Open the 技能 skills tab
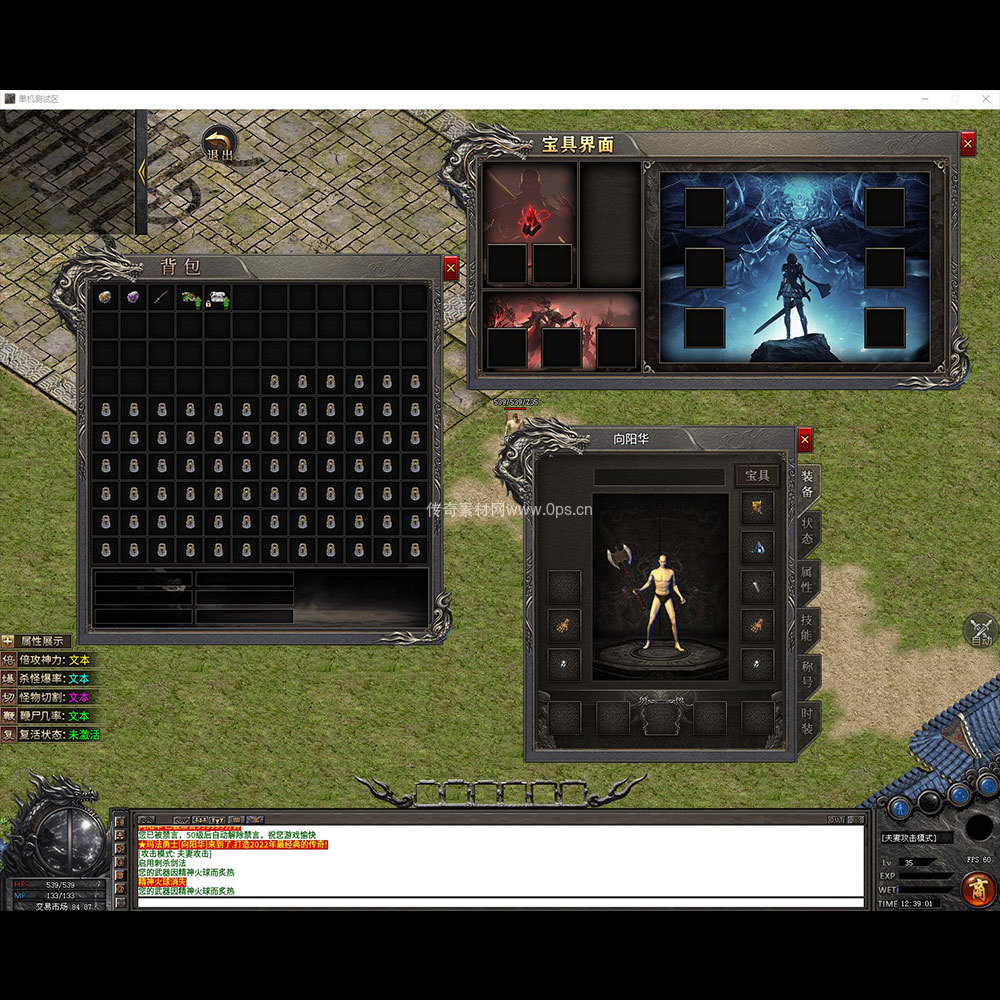This screenshot has height=1000, width=1000. click(808, 628)
